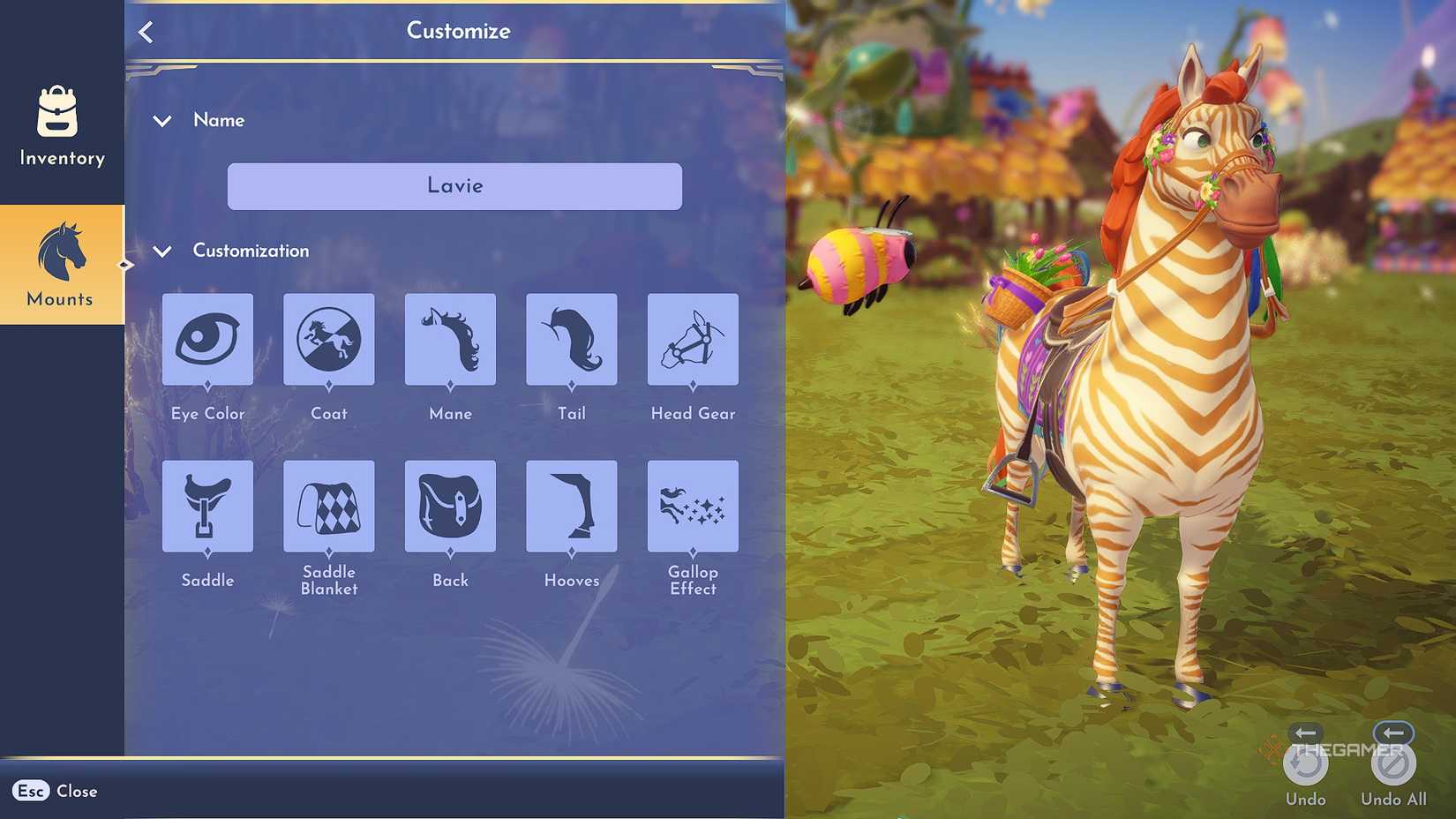Open the Gallop Effect customization option

point(693,506)
